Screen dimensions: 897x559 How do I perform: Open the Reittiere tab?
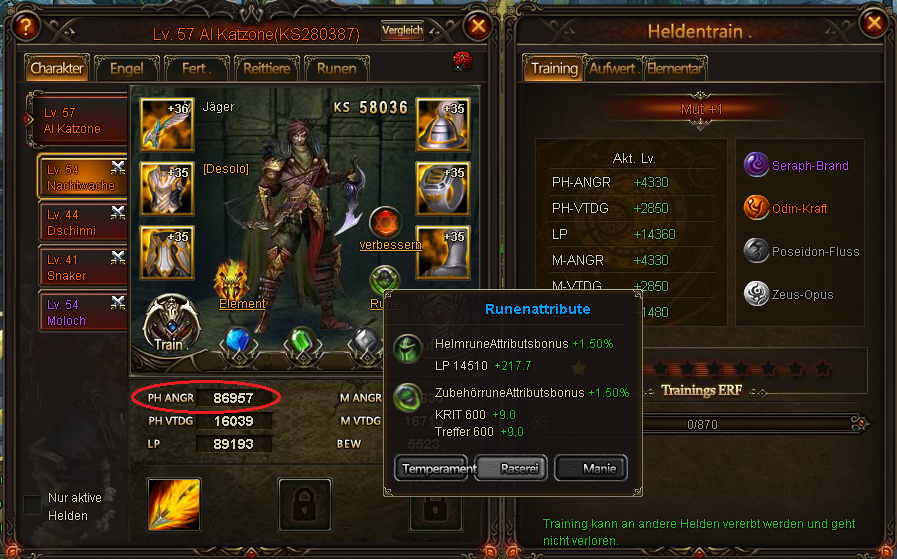(267, 68)
